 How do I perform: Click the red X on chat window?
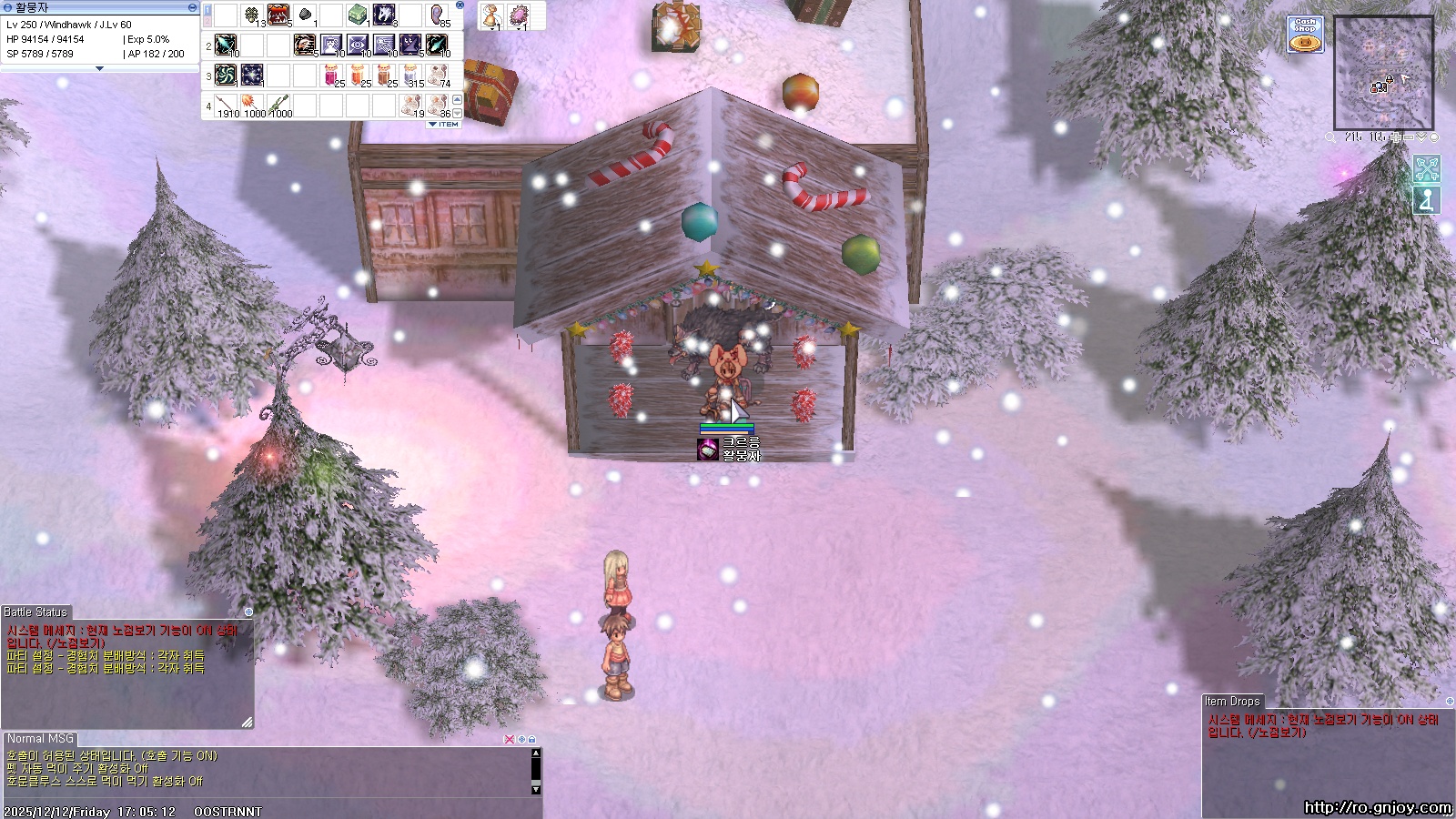coord(510,740)
